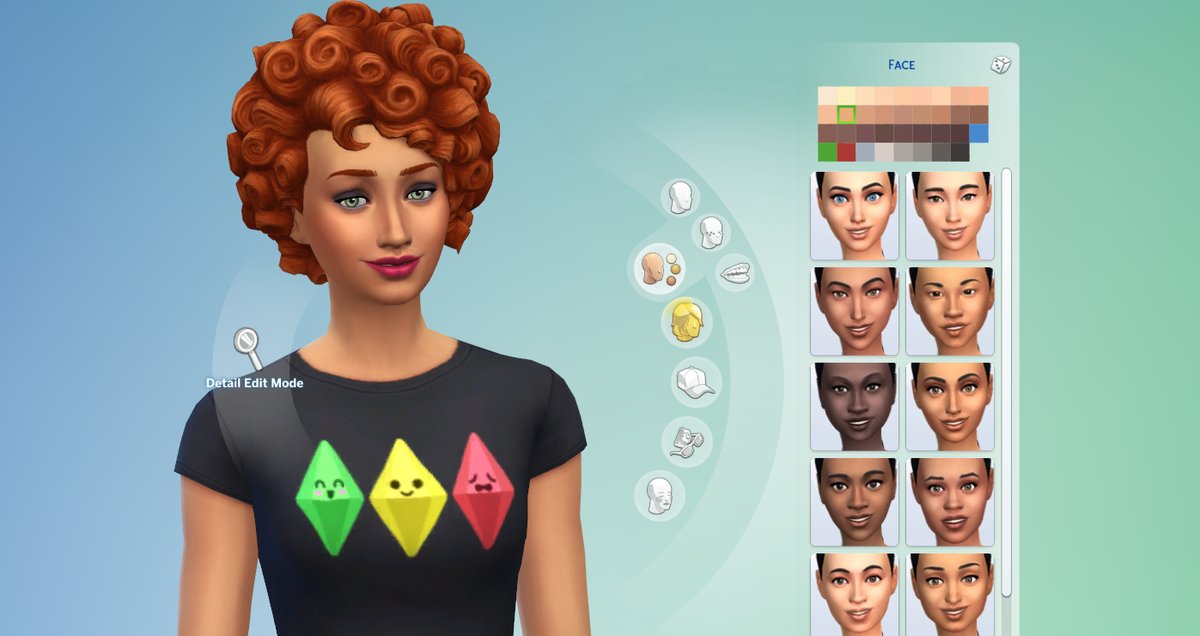Viewport: 1200px width, 636px height.
Task: Open the skin tone category icon
Action: (x=656, y=268)
